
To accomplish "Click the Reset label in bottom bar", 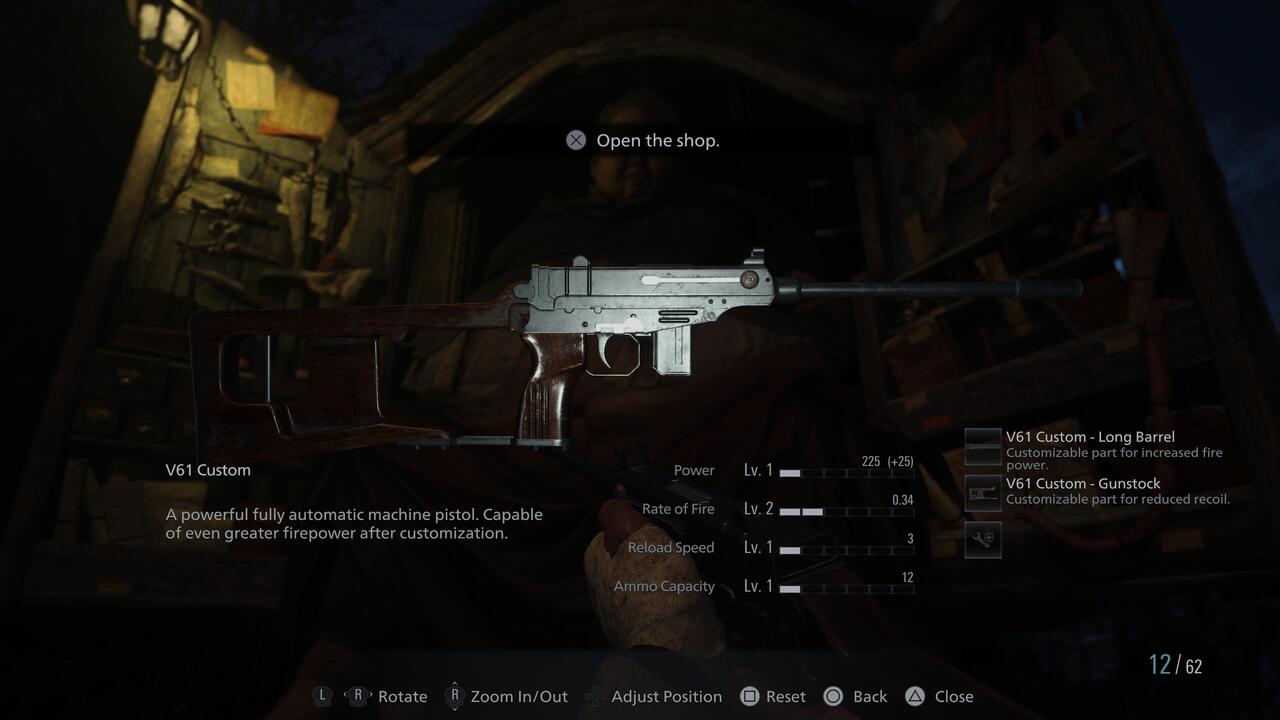I will coord(786,696).
